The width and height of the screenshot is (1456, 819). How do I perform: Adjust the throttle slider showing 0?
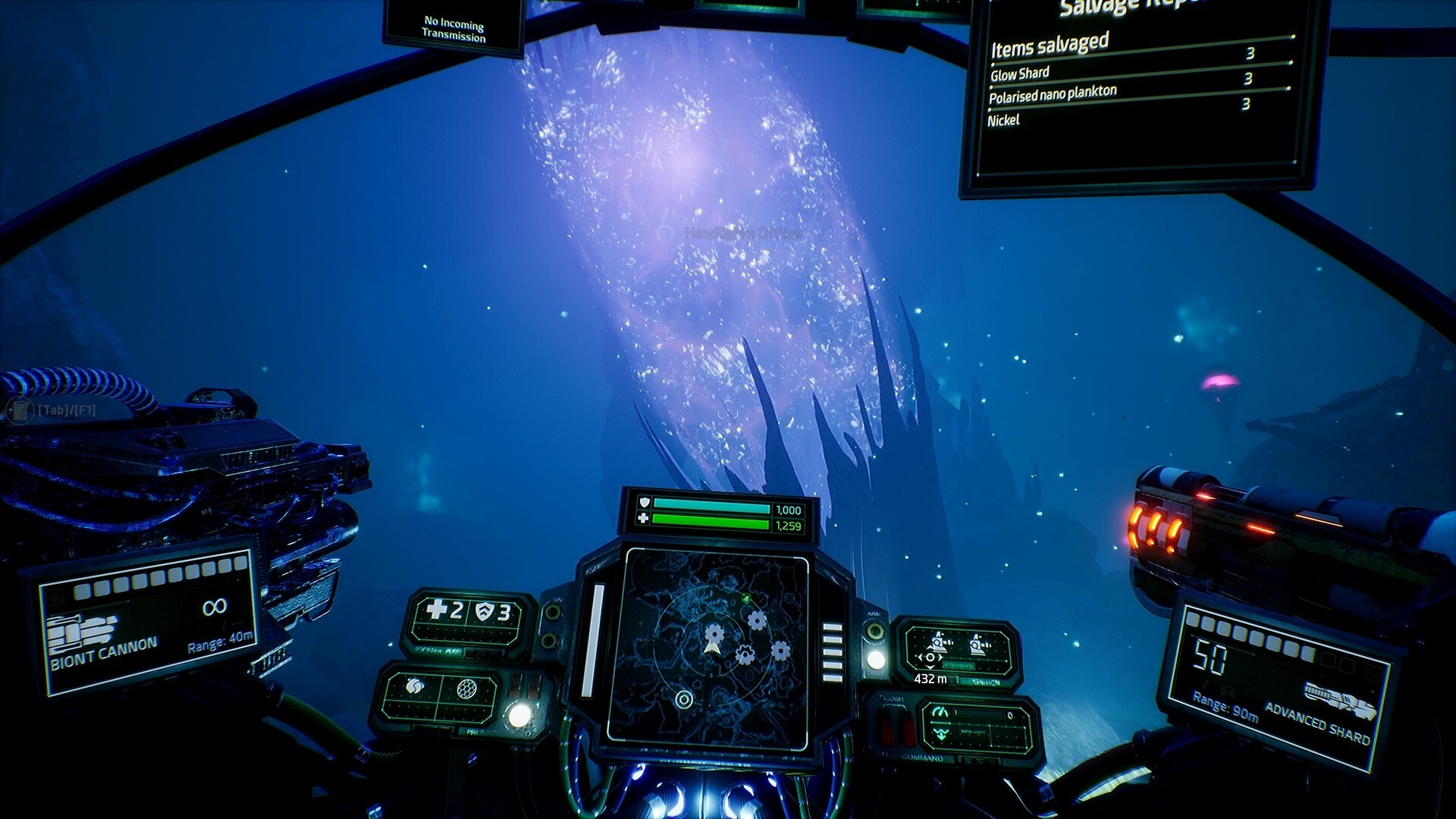(979, 714)
